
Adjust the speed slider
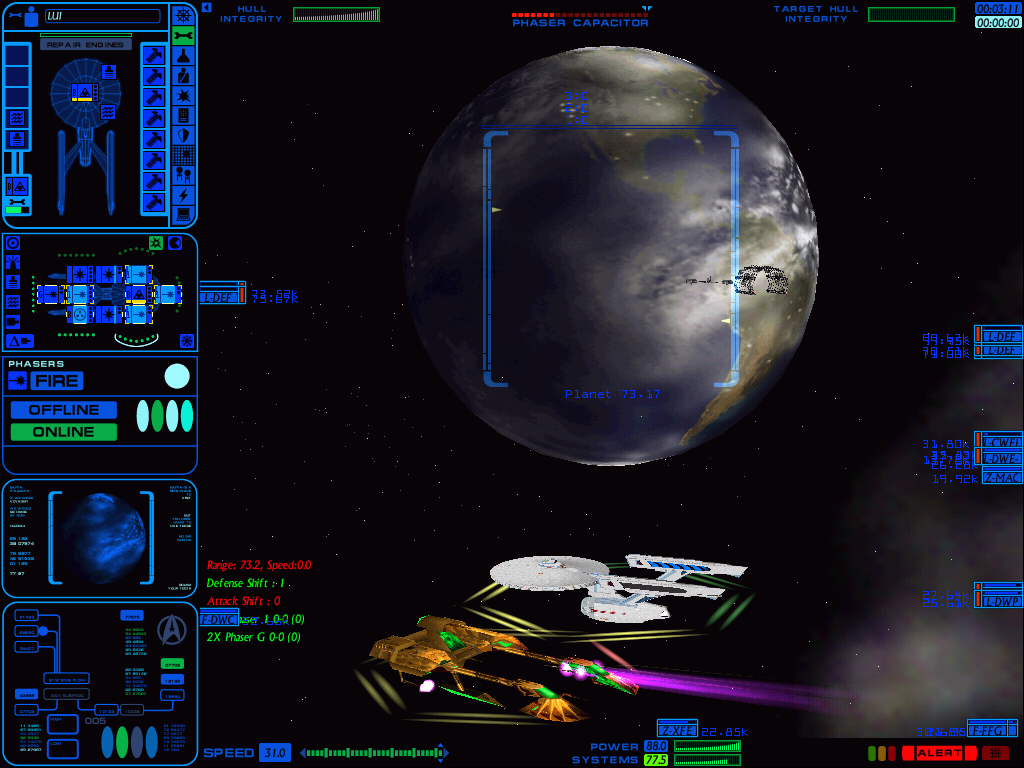pyautogui.click(x=370, y=752)
